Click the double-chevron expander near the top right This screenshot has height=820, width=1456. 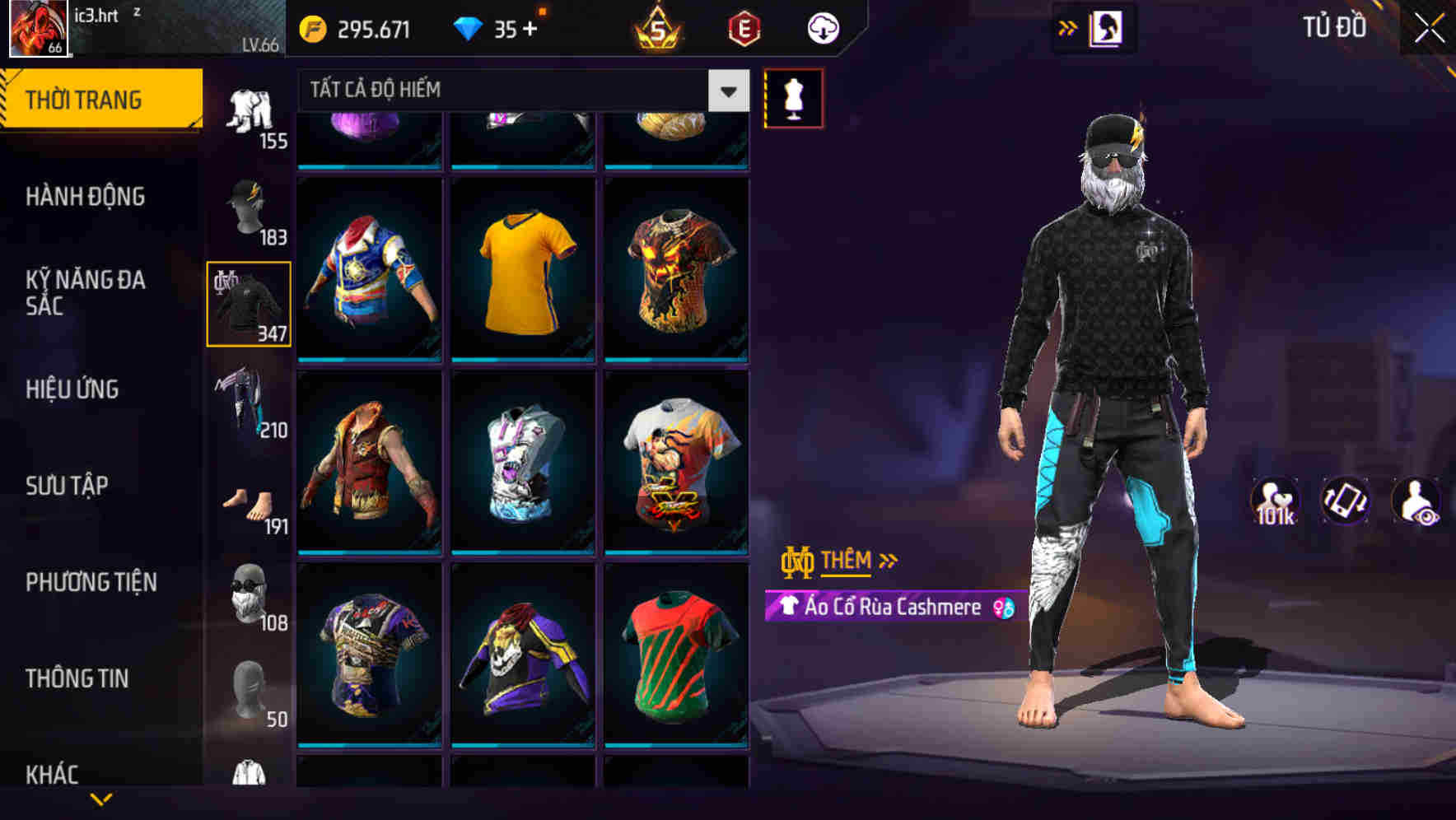pos(1069,27)
